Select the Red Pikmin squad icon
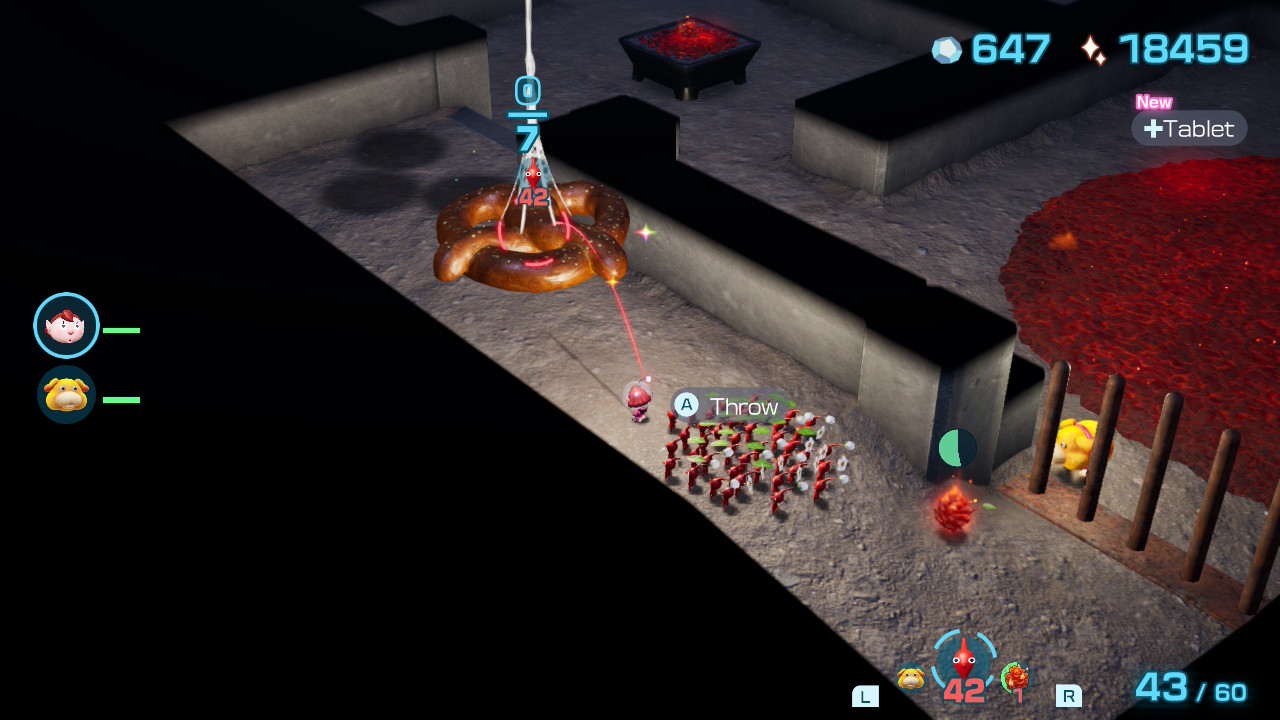This screenshot has height=720, width=1280. coord(963,662)
